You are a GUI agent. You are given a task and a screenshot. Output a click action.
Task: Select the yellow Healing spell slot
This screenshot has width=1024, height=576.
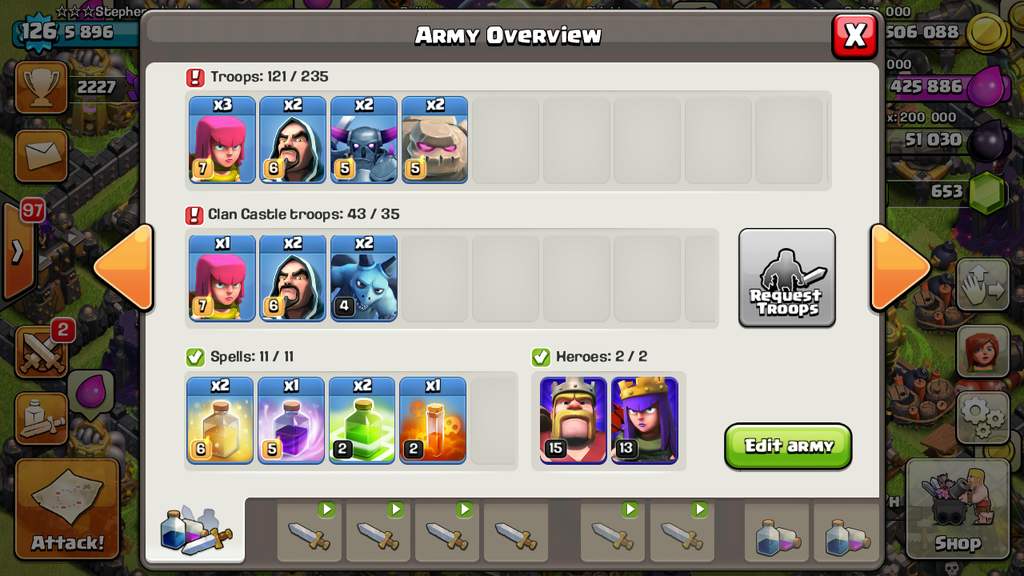[x=220, y=421]
